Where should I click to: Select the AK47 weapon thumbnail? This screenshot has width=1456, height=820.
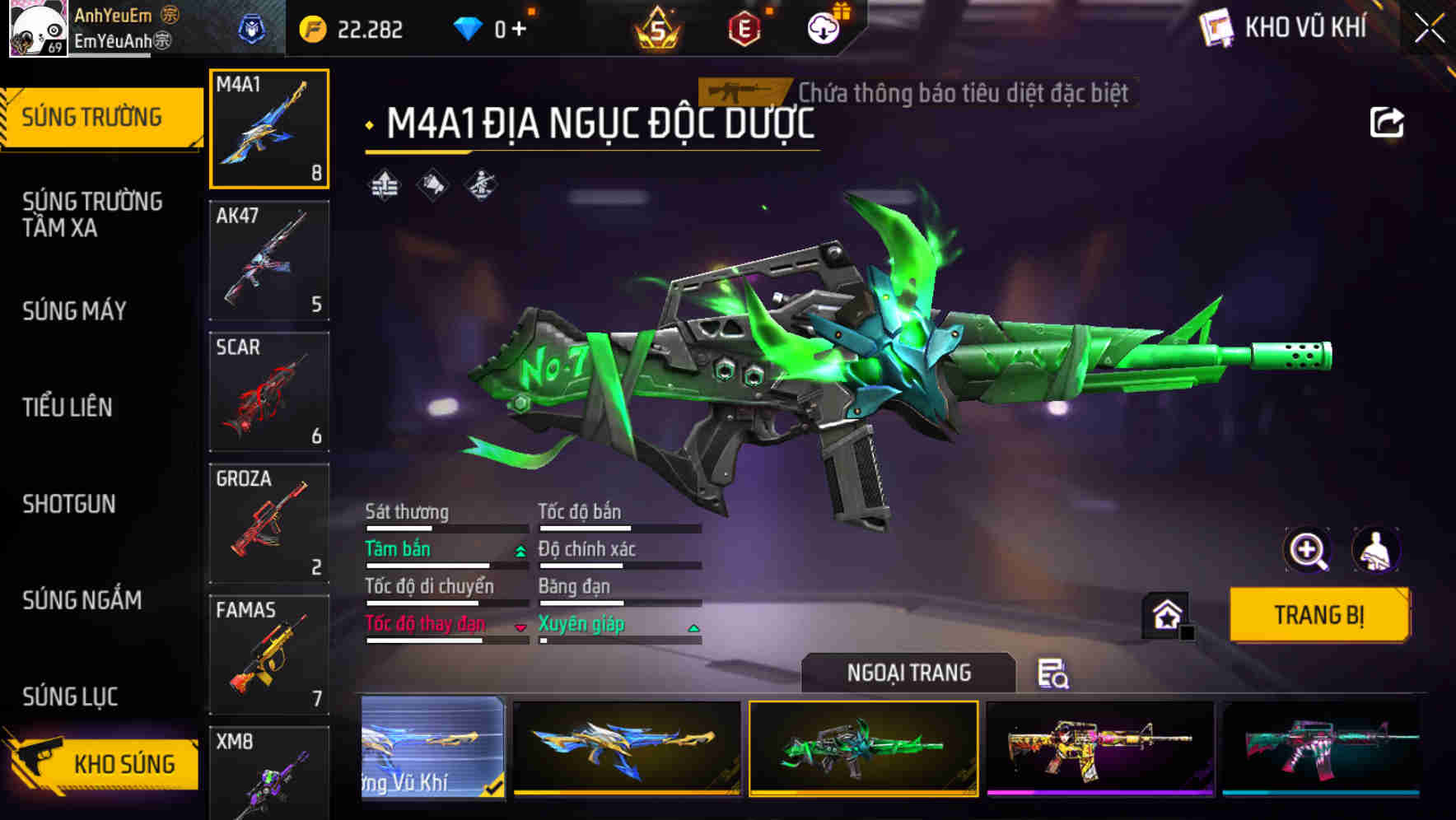pos(268,259)
